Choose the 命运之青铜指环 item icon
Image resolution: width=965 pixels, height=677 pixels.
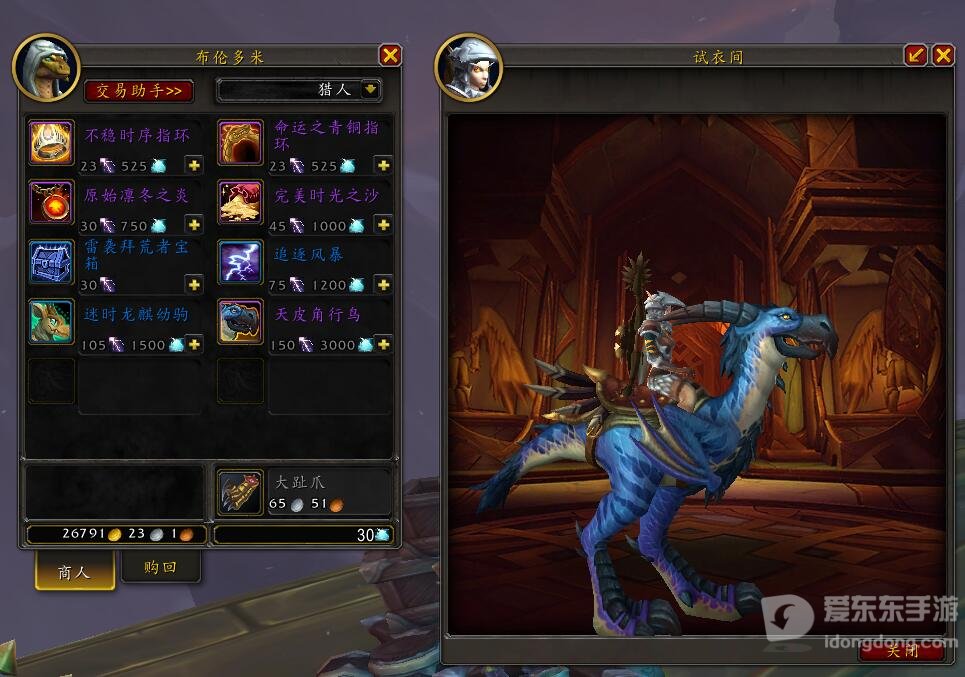coord(241,143)
